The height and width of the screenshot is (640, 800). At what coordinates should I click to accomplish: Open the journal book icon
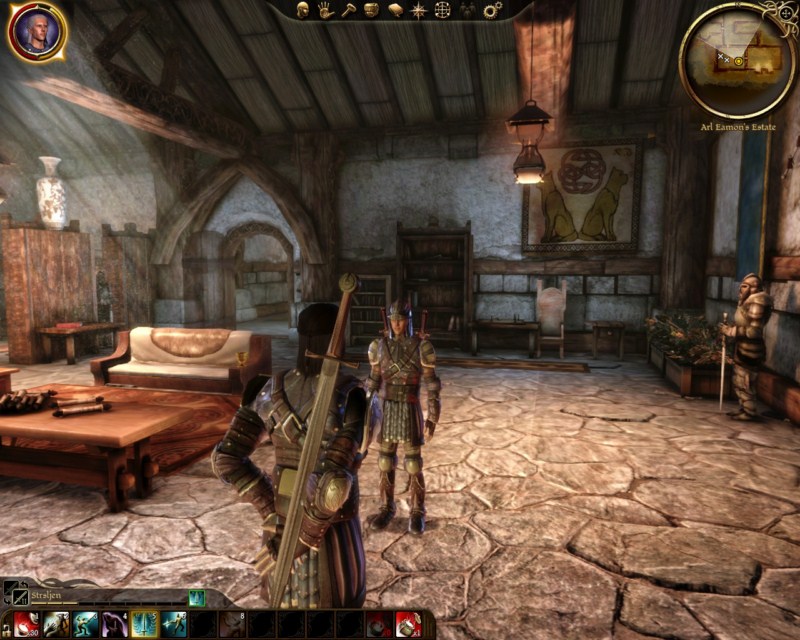(x=396, y=10)
